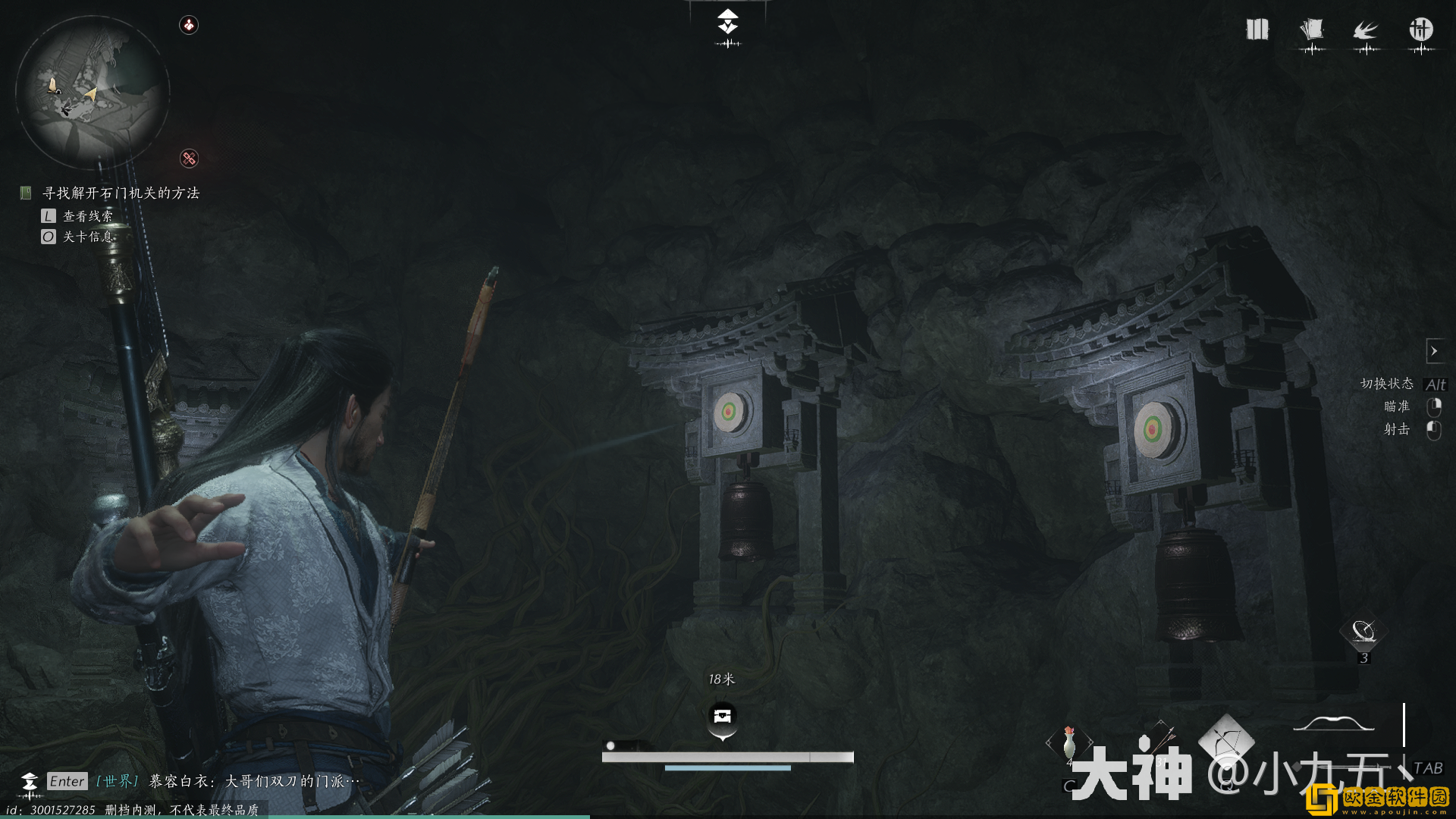The image size is (1456, 819).
Task: Open the stacked papers menu icon
Action: click(x=1311, y=30)
